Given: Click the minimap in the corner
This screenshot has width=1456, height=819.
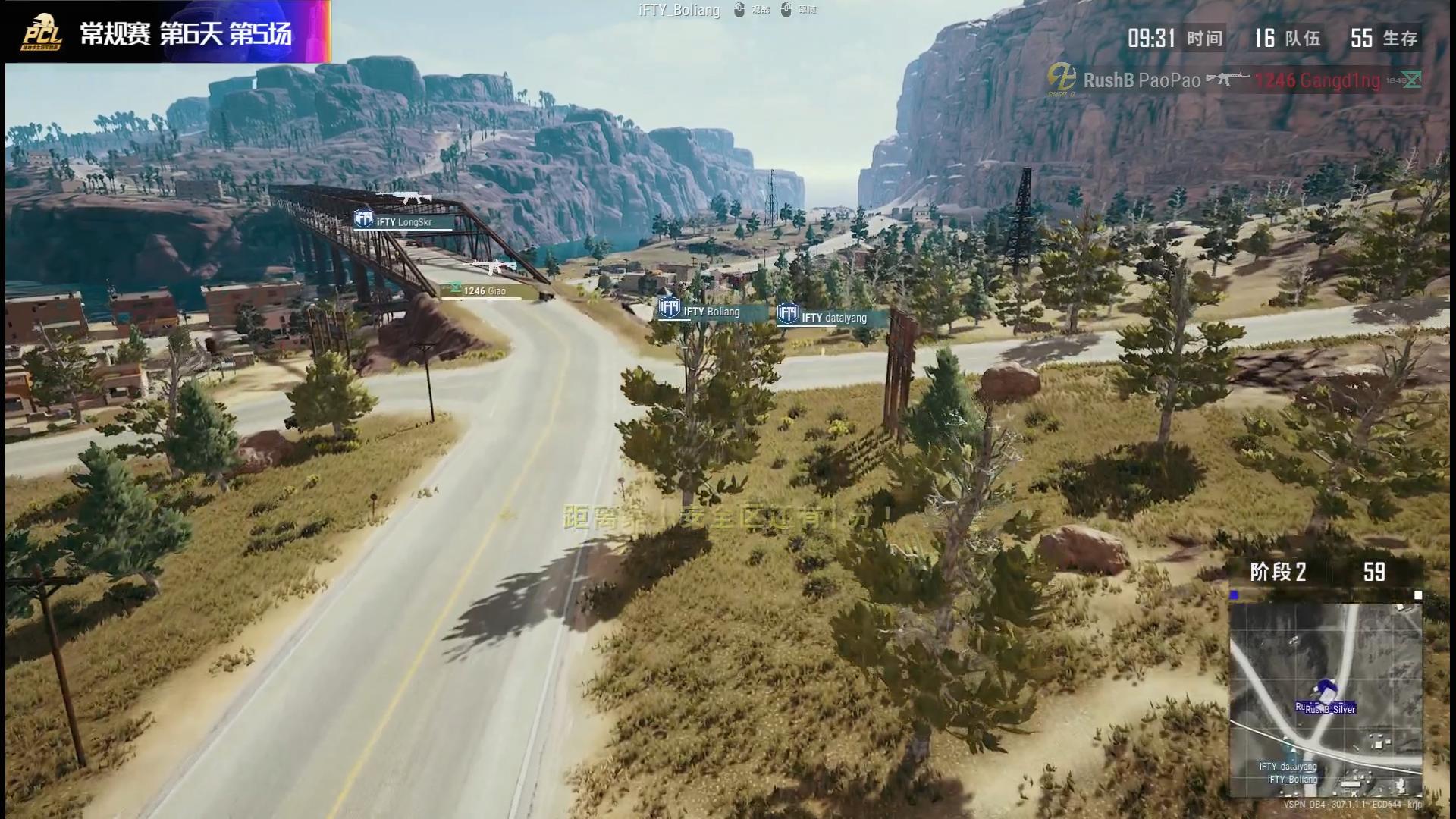Looking at the screenshot, I should (1325, 698).
